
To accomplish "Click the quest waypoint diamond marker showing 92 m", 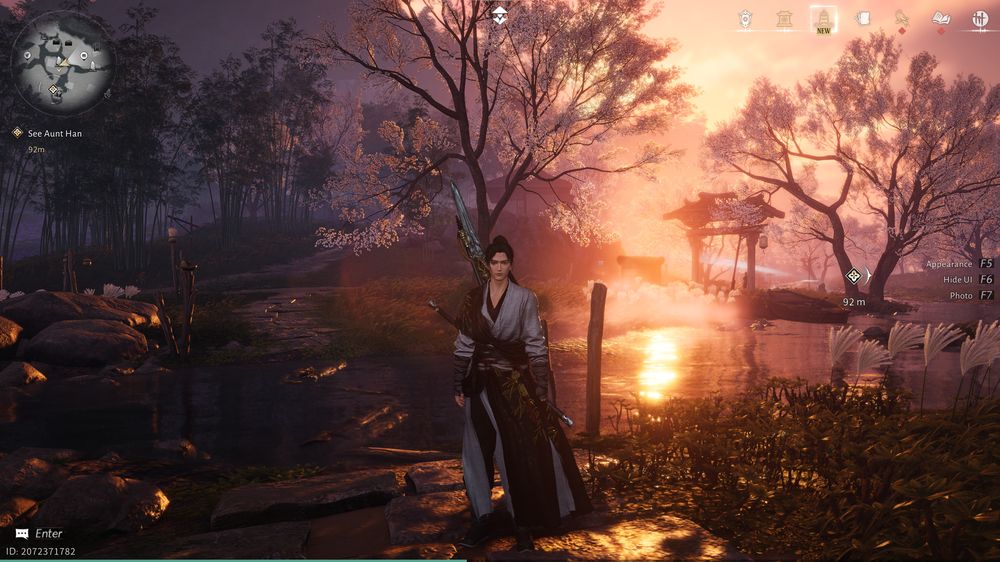I will pyautogui.click(x=854, y=276).
